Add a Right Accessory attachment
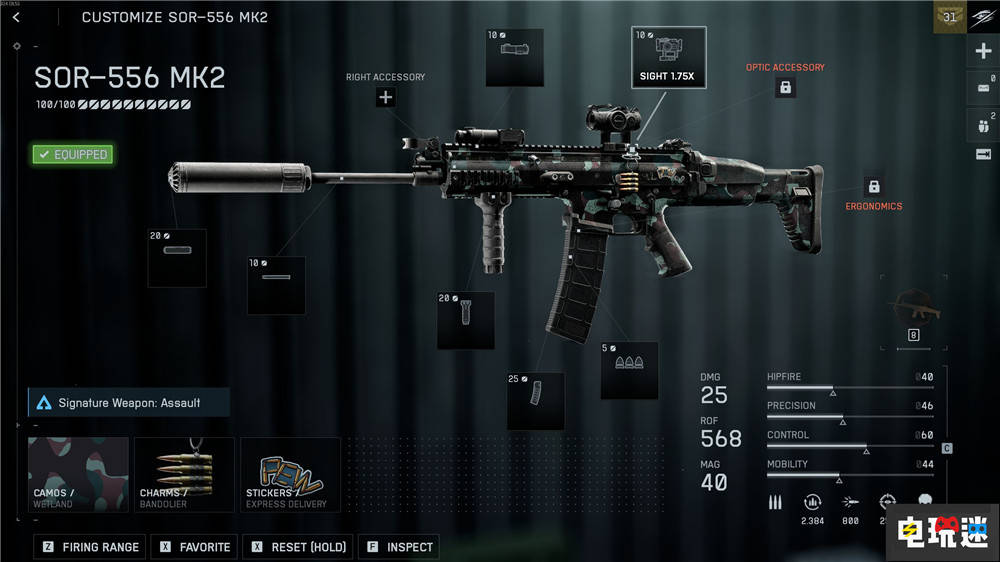 (385, 97)
